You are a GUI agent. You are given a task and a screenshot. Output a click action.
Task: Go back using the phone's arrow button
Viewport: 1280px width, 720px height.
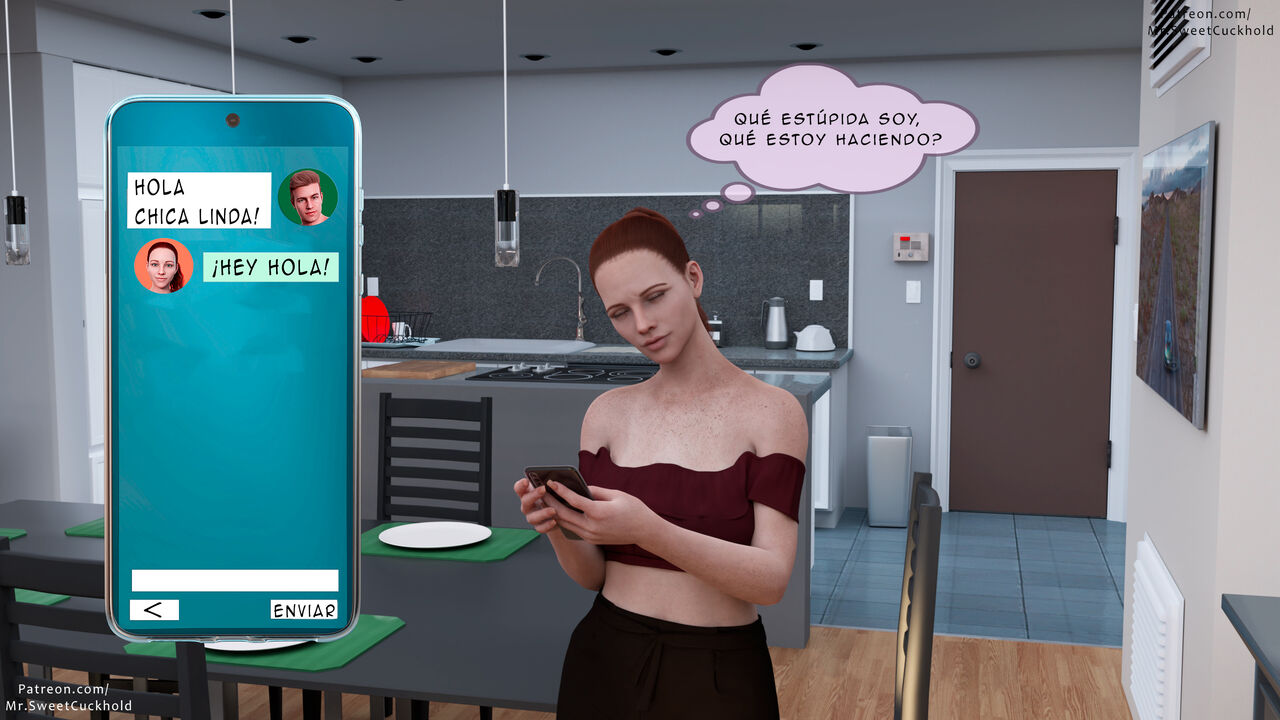pyautogui.click(x=154, y=609)
